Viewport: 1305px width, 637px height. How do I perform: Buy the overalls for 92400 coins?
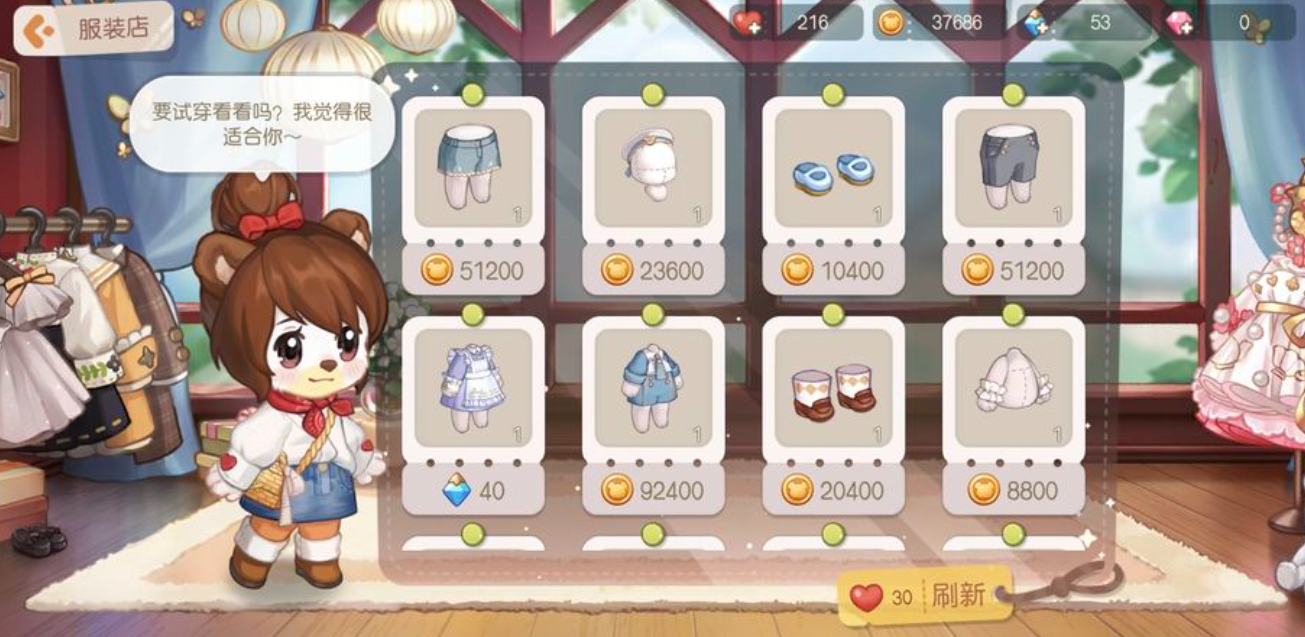point(653,490)
